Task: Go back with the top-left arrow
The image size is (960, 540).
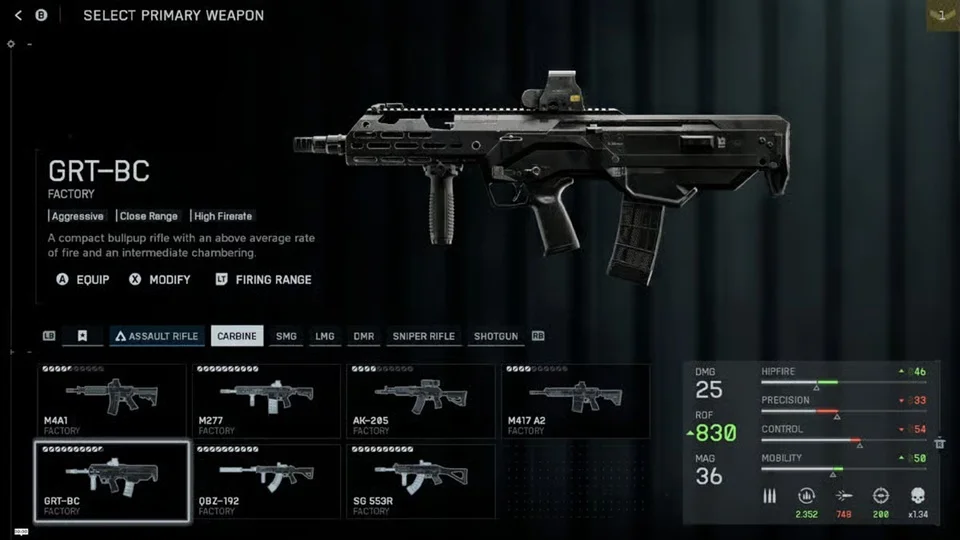Action: tap(18, 16)
